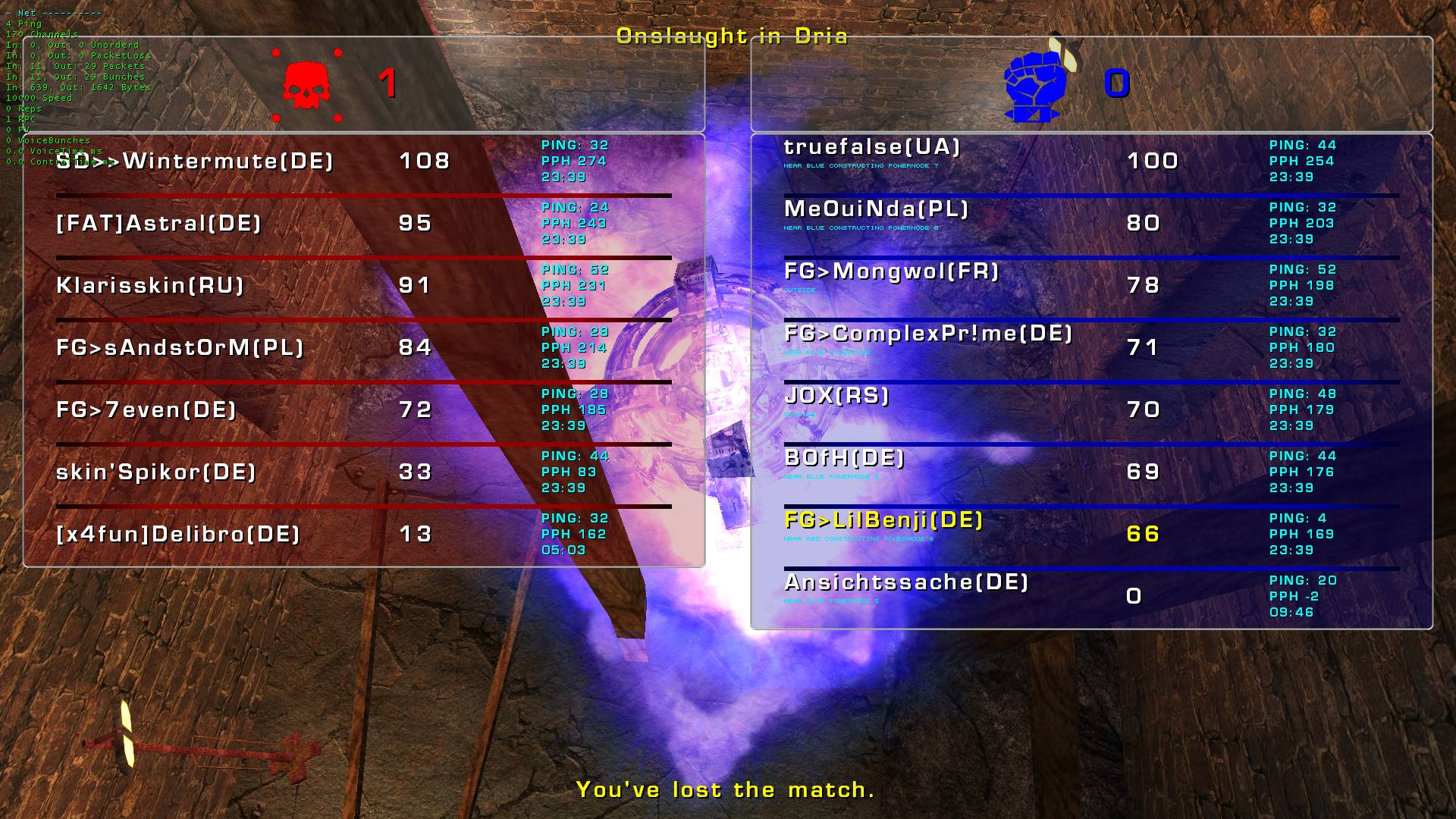This screenshot has width=1456, height=819.
Task: Select [x4fun]Delibro(DE) scoreboard row
Action: pyautogui.click(x=178, y=535)
